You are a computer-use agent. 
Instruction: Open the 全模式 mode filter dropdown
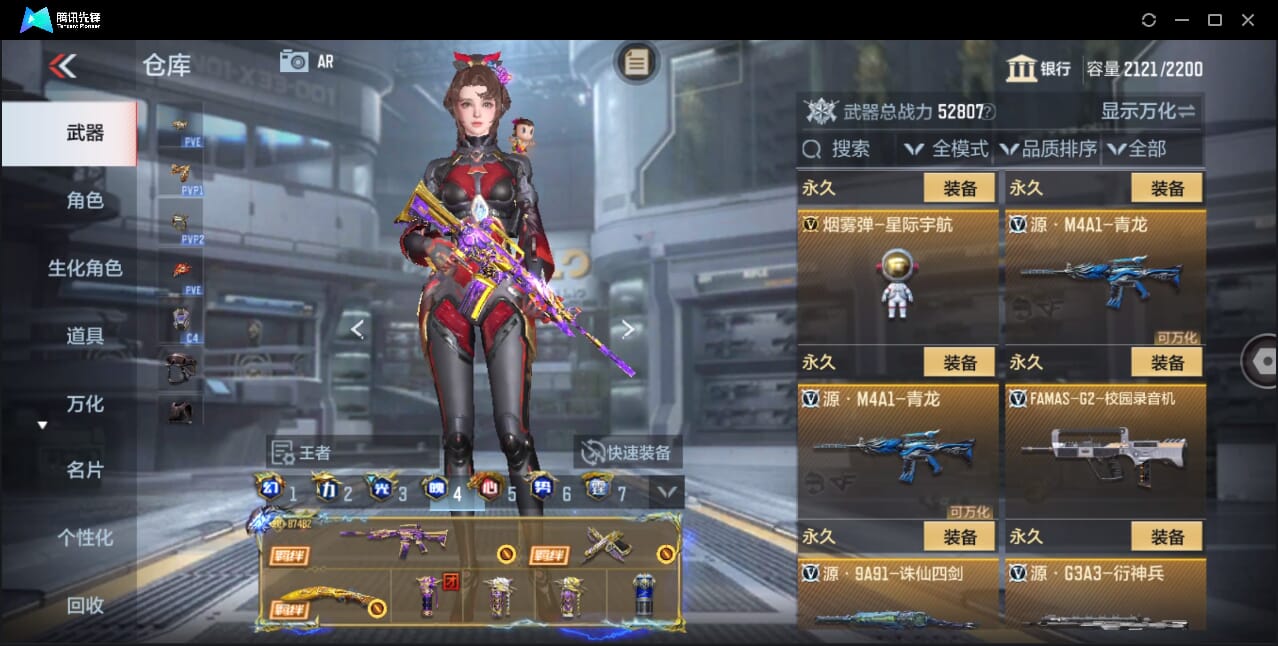pyautogui.click(x=947, y=149)
